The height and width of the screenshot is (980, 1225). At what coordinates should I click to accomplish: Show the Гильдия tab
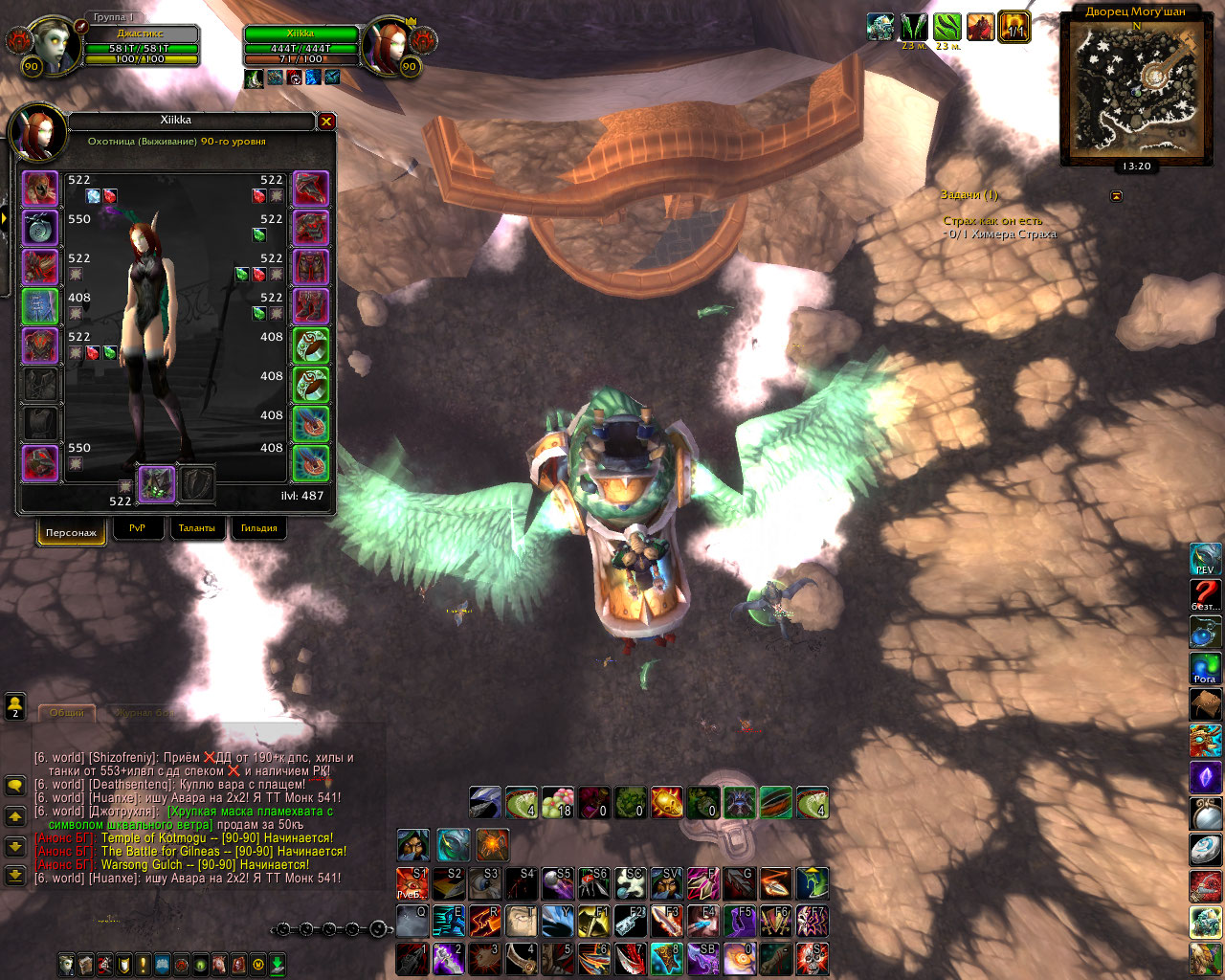point(258,528)
